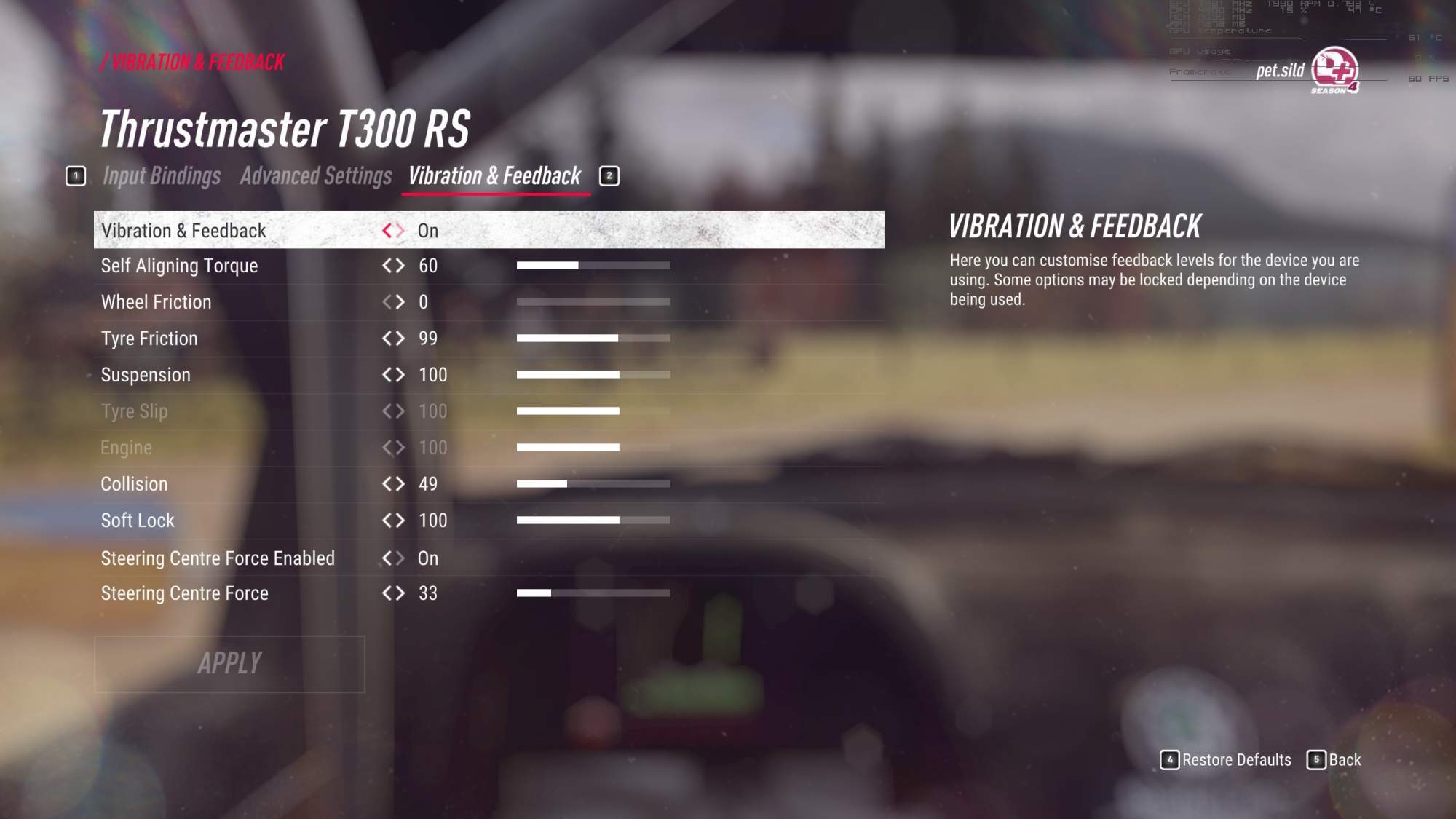Choose Restore Defaults
The image size is (1456, 819).
tap(1226, 760)
